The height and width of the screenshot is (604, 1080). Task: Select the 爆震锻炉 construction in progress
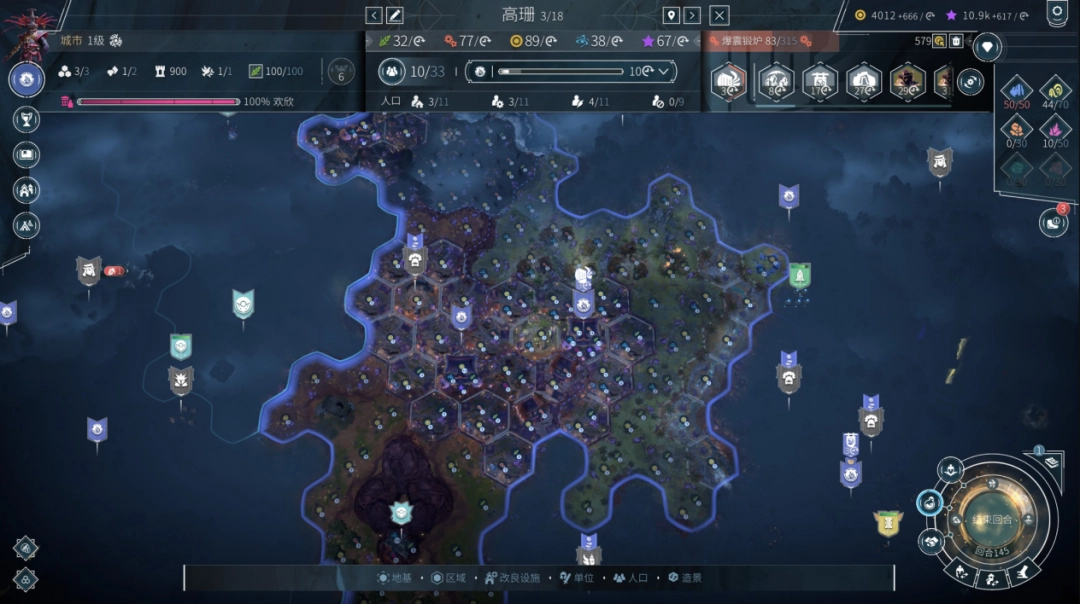[758, 41]
